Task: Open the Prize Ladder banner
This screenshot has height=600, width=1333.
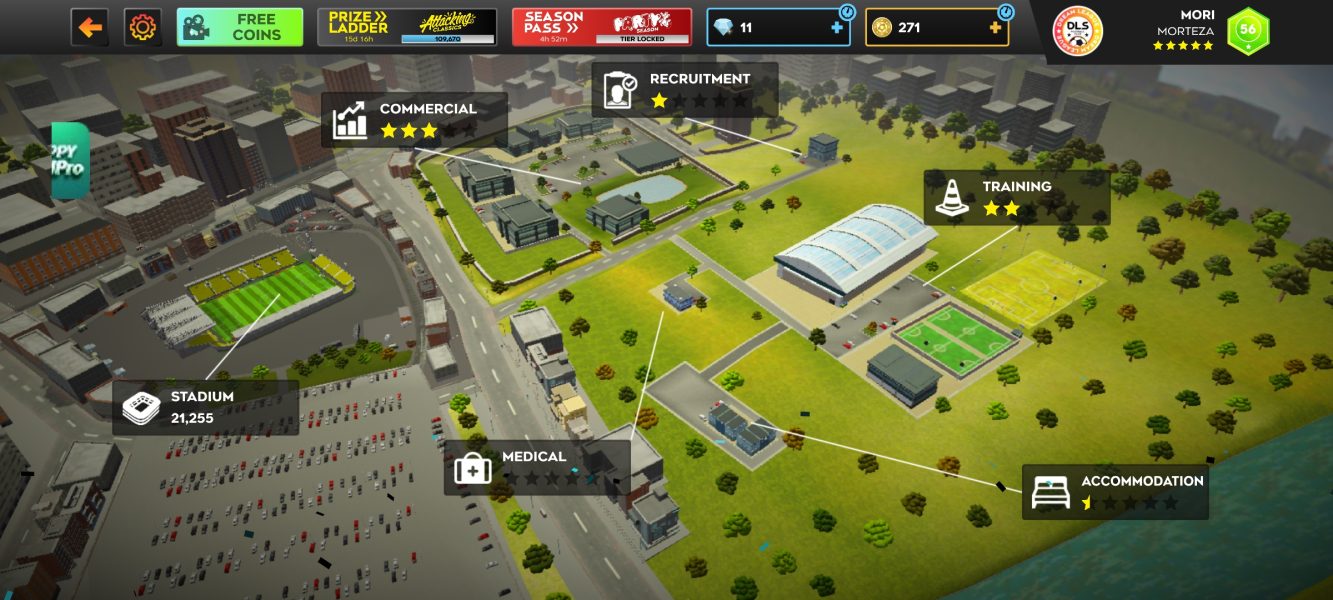Action: [408, 27]
